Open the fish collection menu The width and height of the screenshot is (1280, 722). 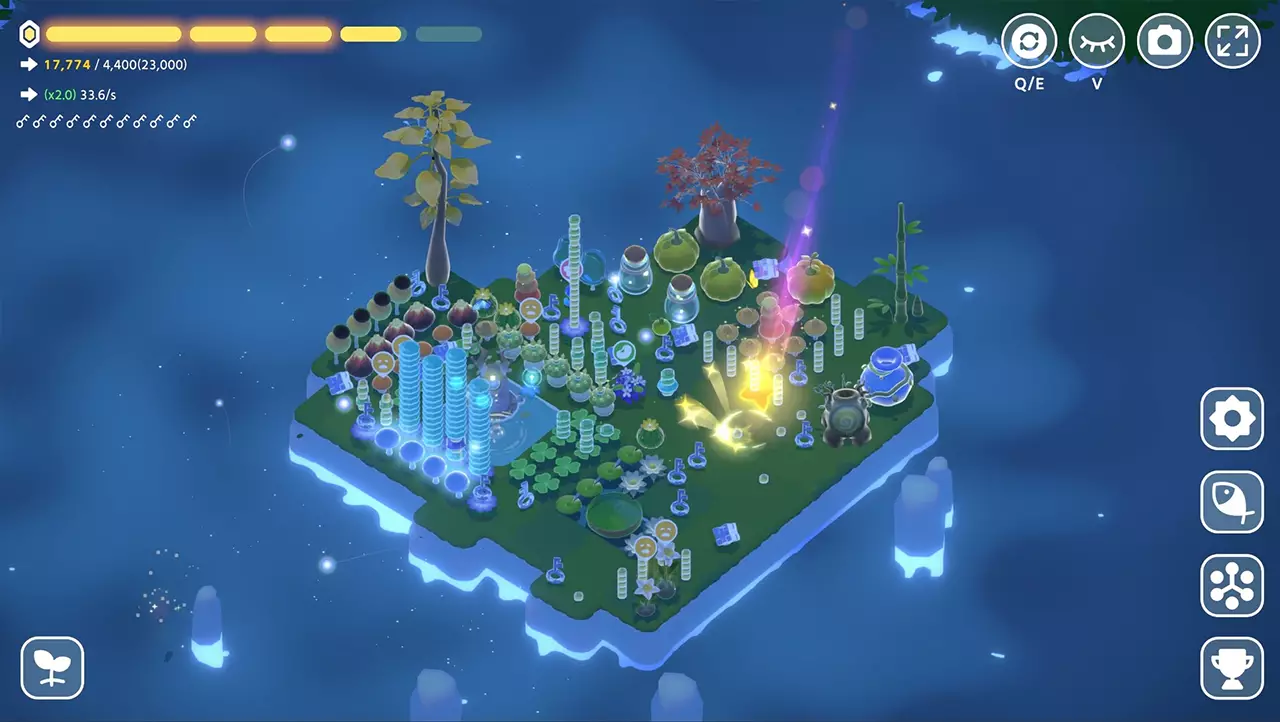tap(1231, 501)
